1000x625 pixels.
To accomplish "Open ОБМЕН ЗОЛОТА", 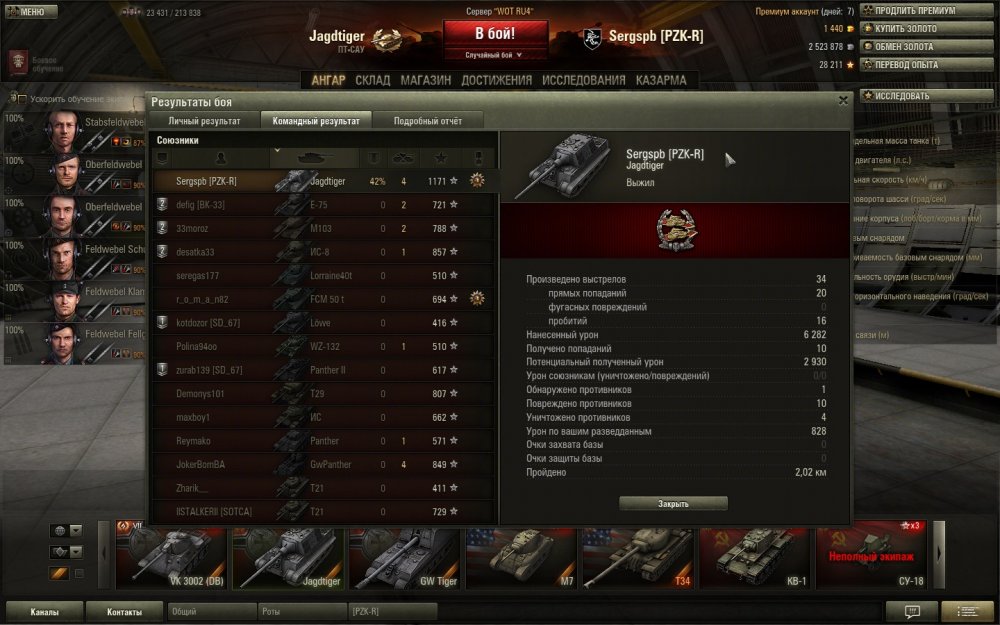I will [x=912, y=47].
